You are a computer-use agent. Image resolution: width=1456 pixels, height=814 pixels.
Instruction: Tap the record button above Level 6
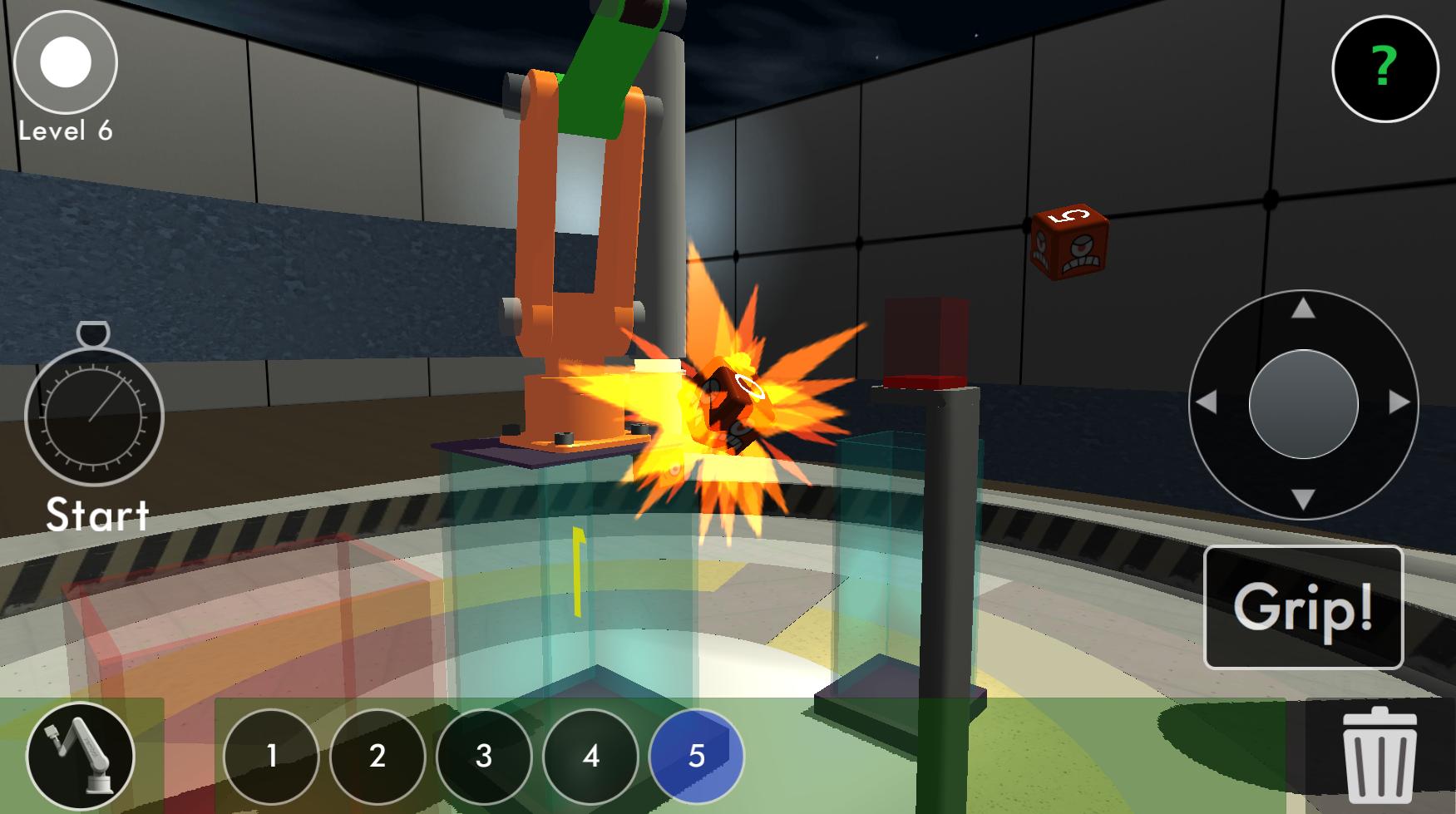point(66,62)
